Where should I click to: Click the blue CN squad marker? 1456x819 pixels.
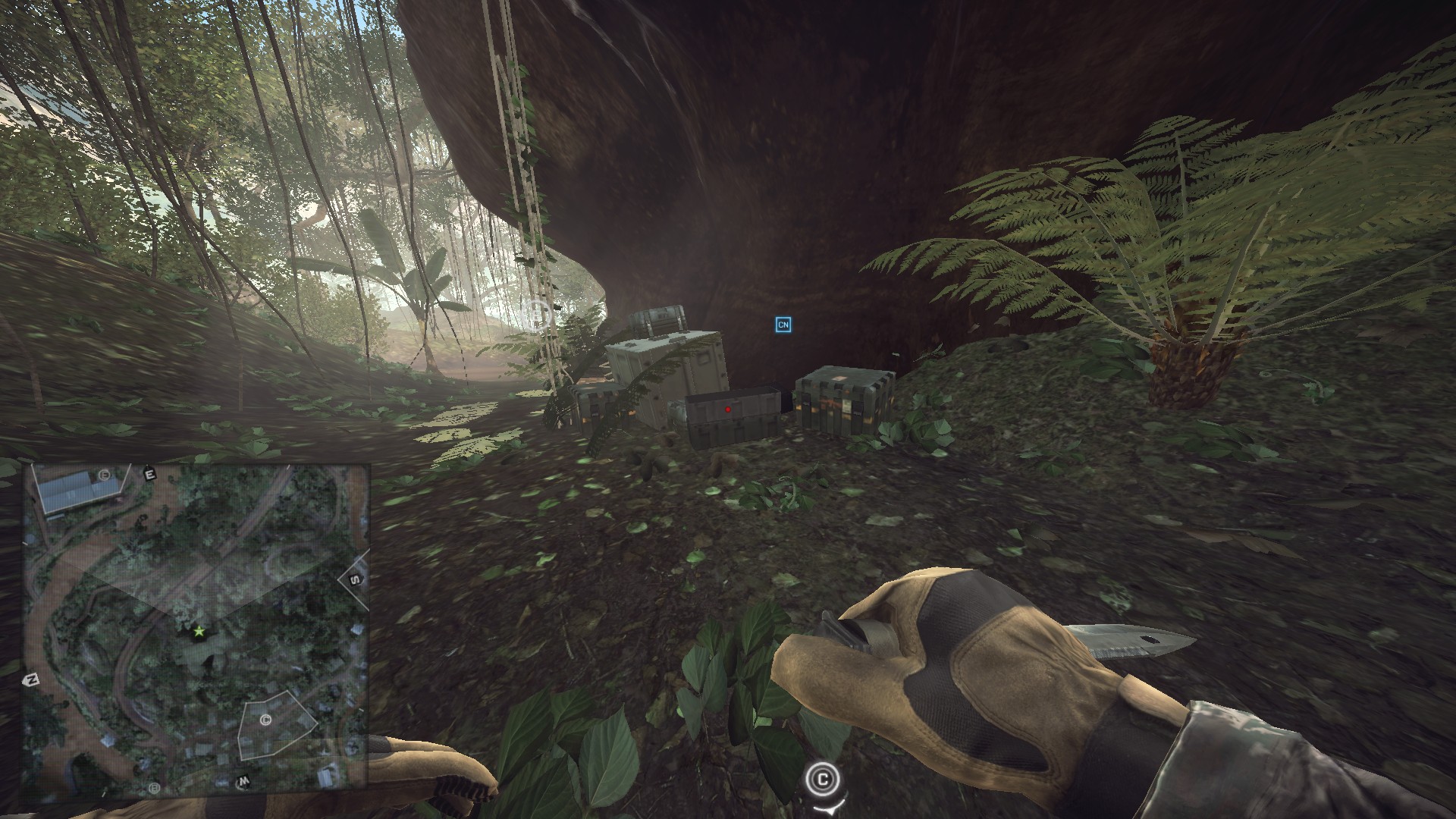[783, 325]
